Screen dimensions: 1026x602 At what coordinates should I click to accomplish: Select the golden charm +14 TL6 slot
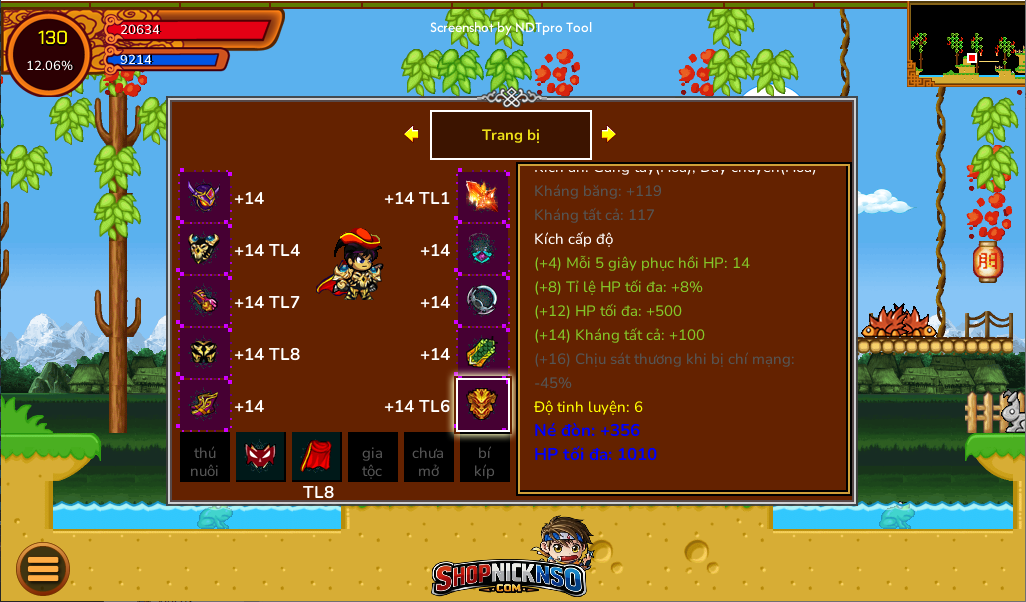(483, 405)
